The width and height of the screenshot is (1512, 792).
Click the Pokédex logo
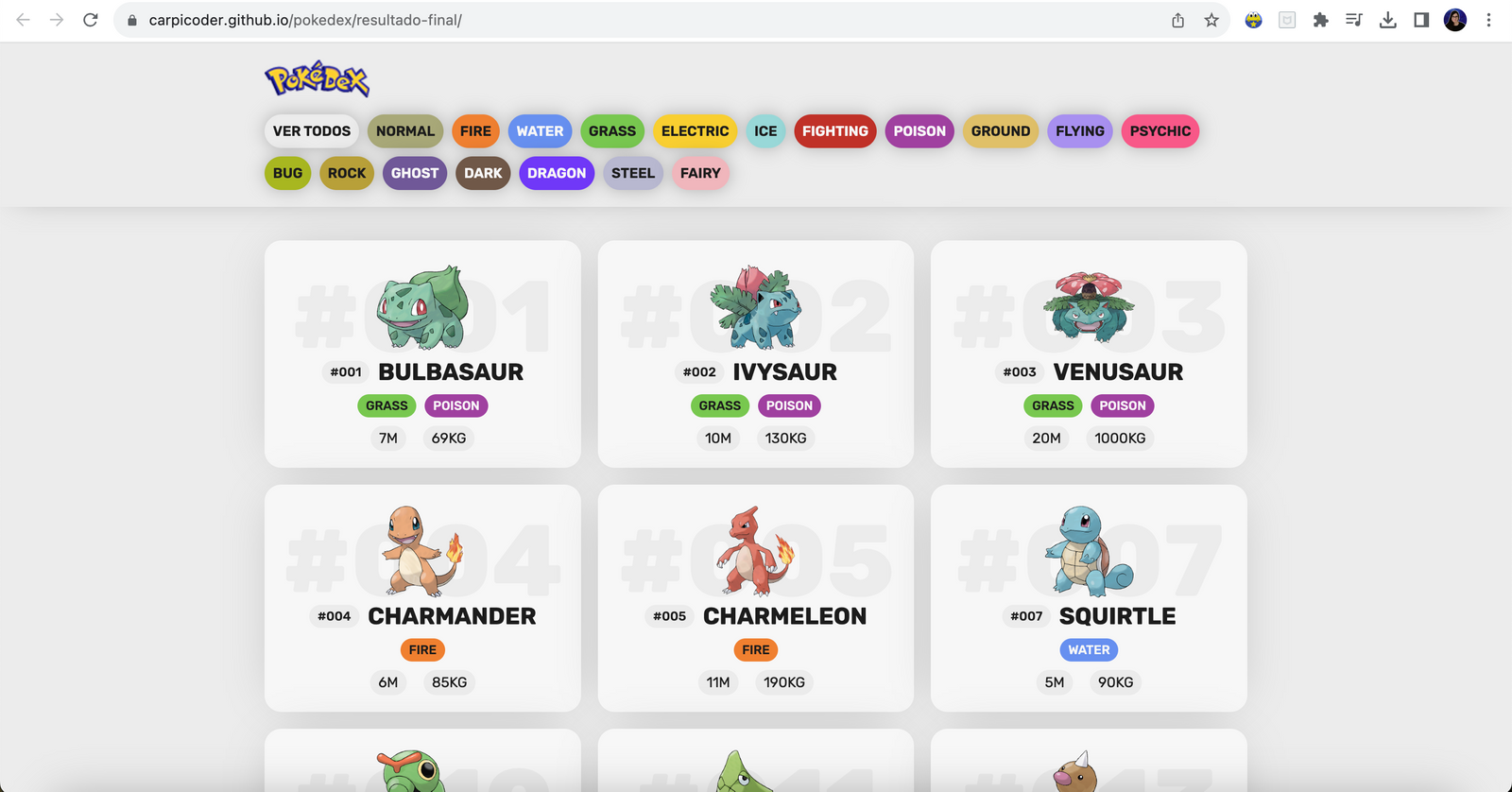(317, 80)
